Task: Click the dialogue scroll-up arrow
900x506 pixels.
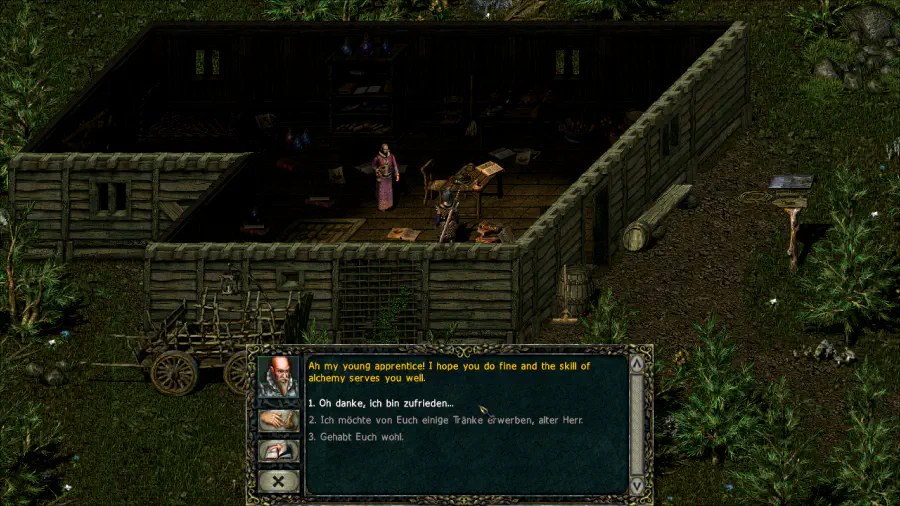Action: click(636, 364)
